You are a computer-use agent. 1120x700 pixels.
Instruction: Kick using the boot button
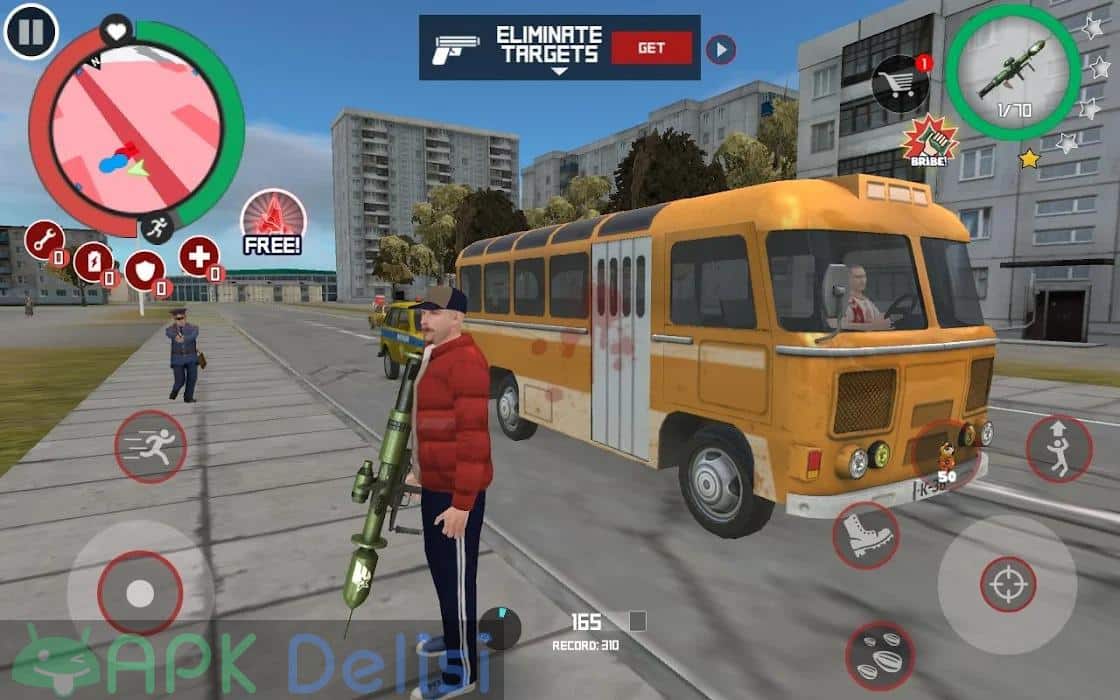(x=865, y=535)
